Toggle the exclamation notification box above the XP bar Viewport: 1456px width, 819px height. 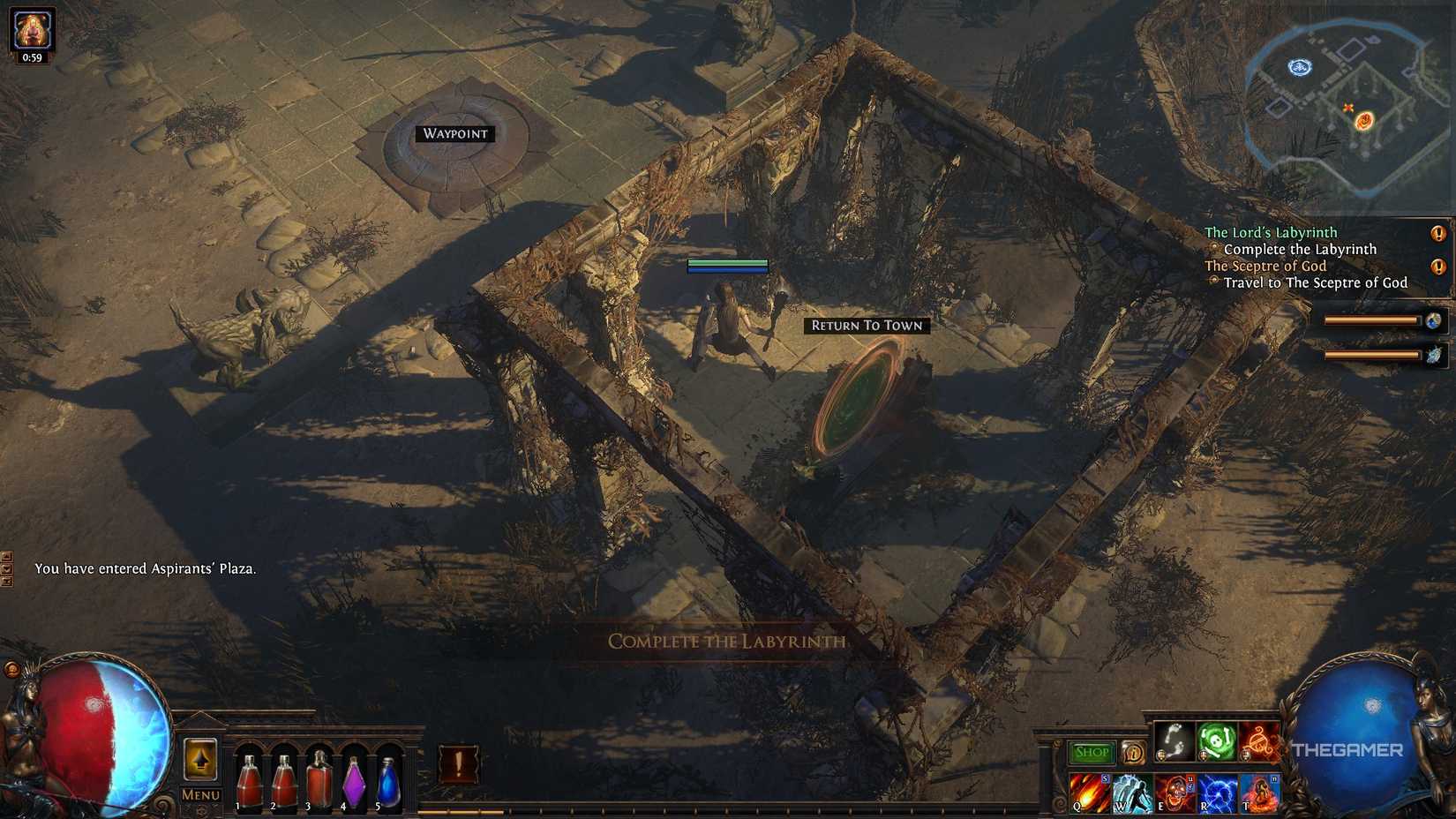[x=461, y=764]
